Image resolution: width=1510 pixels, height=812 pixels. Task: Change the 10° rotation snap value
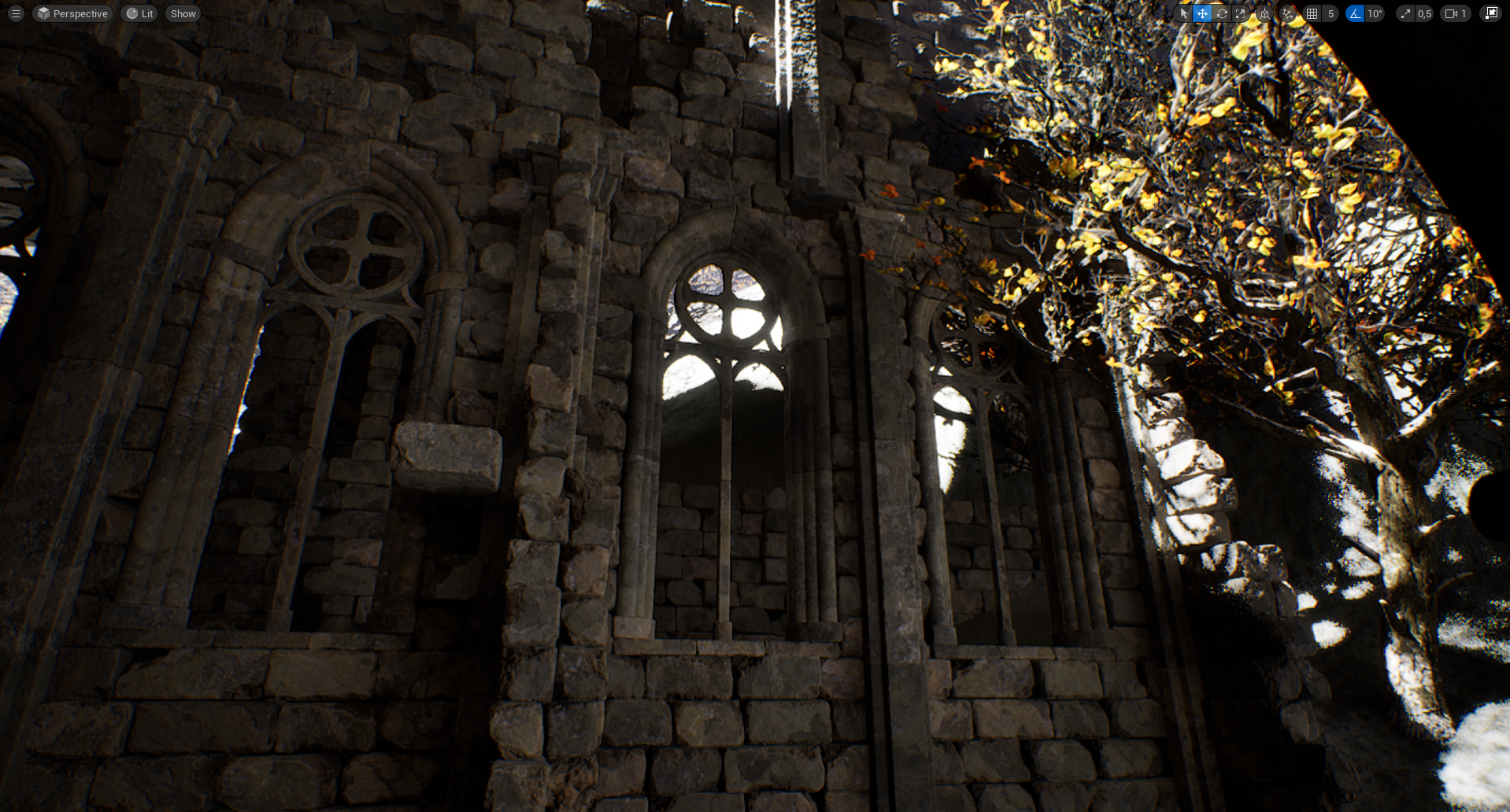click(x=1375, y=13)
